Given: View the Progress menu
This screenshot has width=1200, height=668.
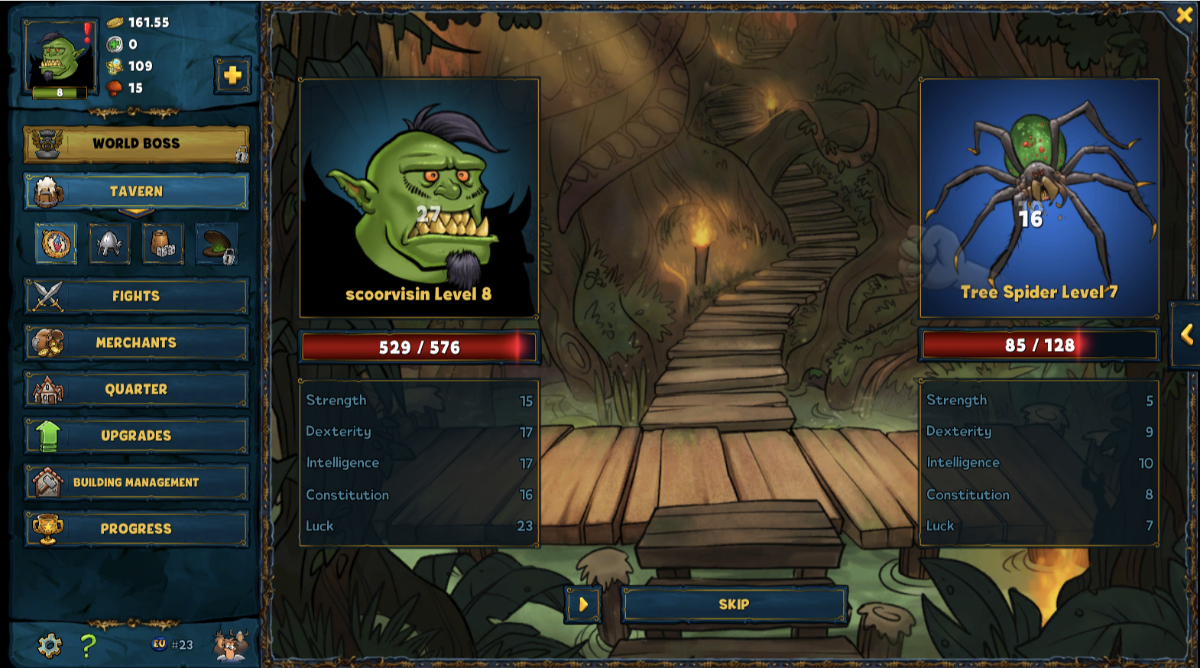Looking at the screenshot, I should 136,529.
